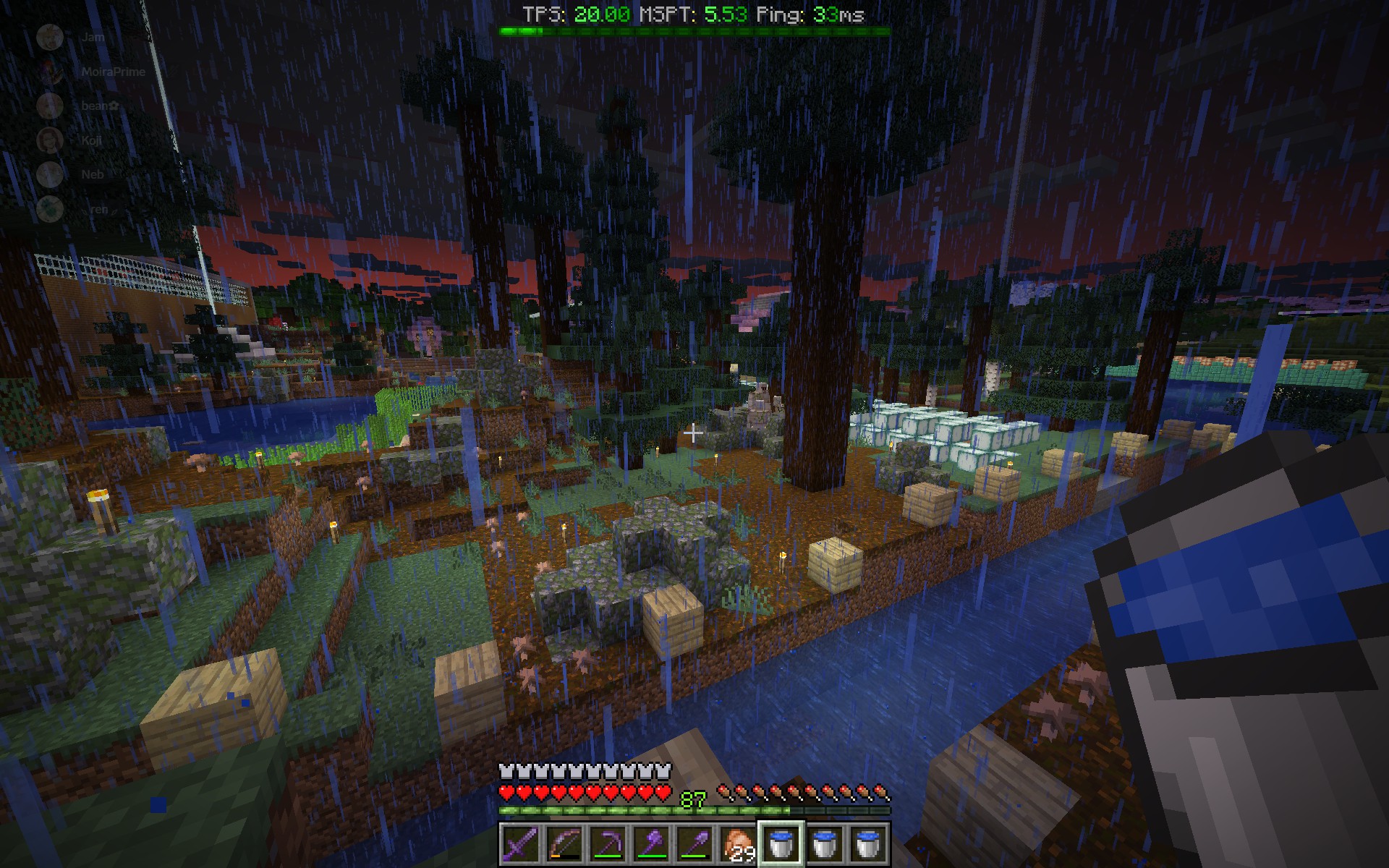Click Koji's avatar in the voice overlay

click(x=52, y=142)
